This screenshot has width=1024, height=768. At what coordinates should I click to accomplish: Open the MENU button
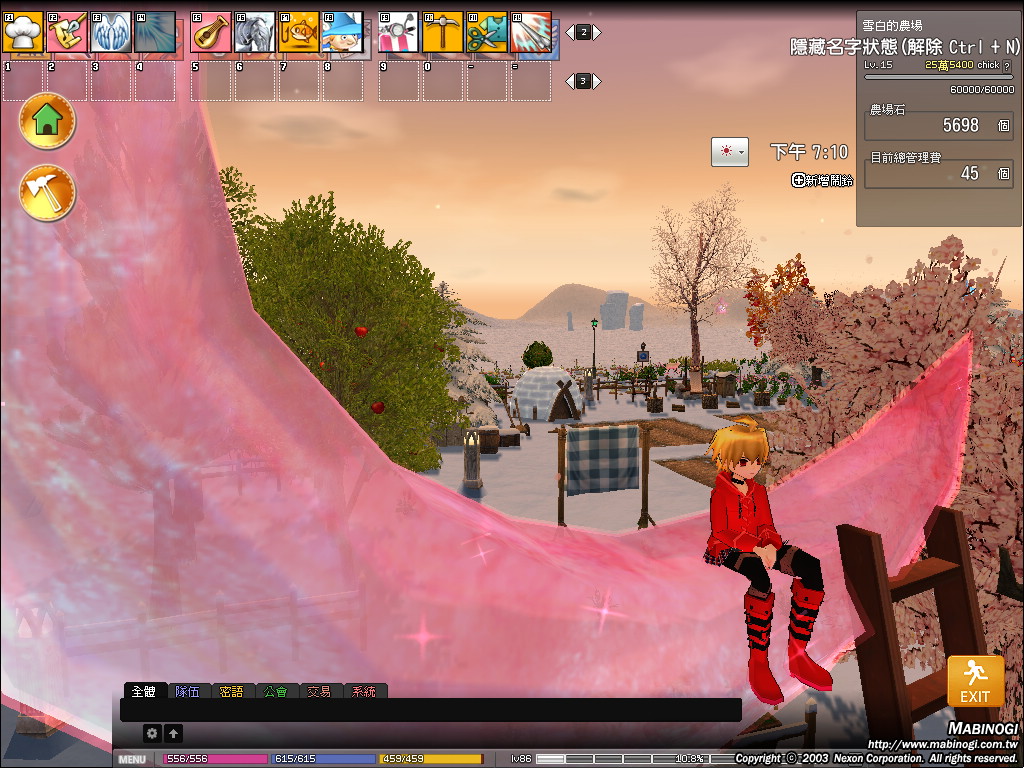133,760
